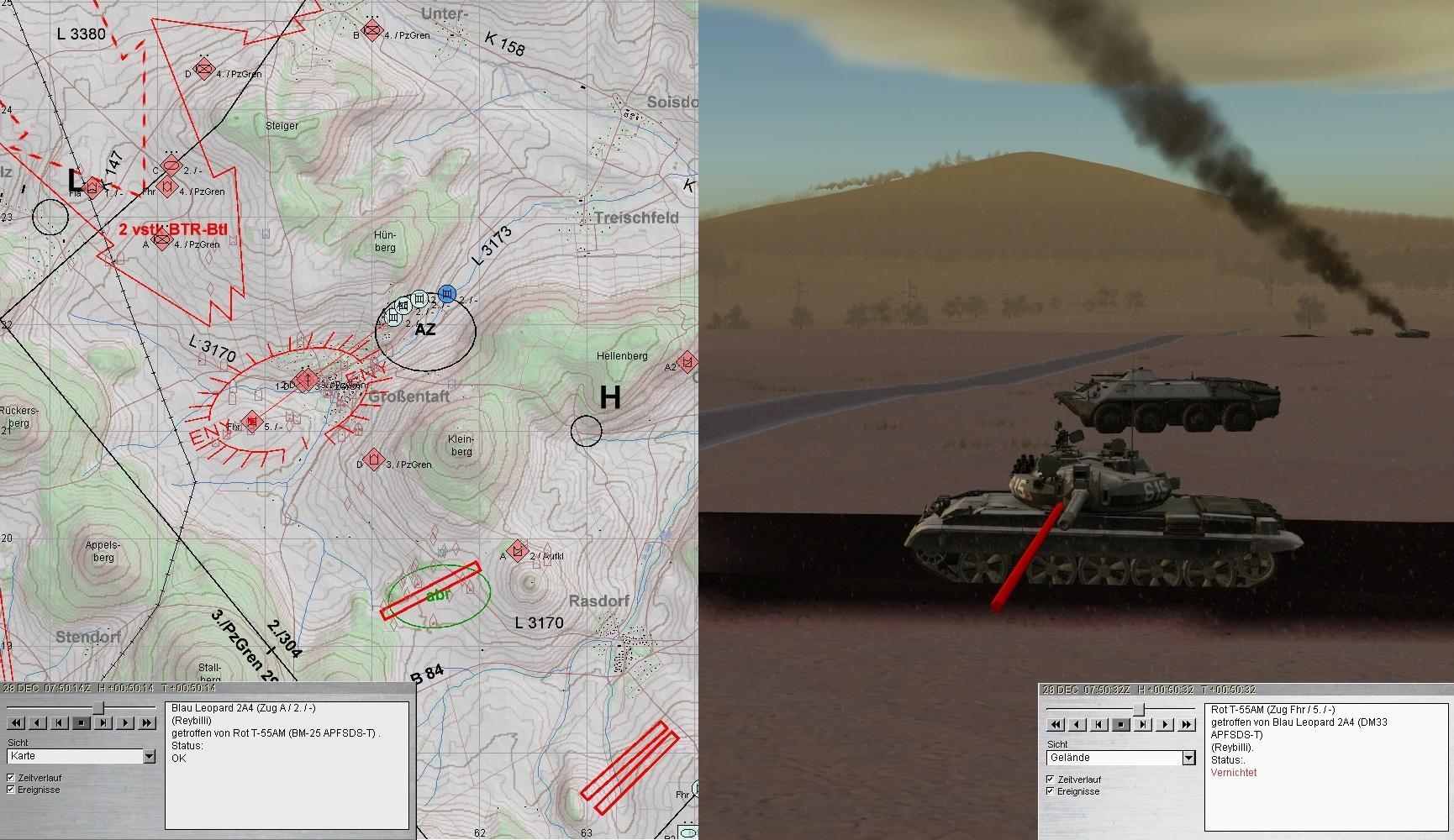Toggle Ereignisse checkbox in the Gelände panel
This screenshot has width=1454, height=840.
[1051, 791]
